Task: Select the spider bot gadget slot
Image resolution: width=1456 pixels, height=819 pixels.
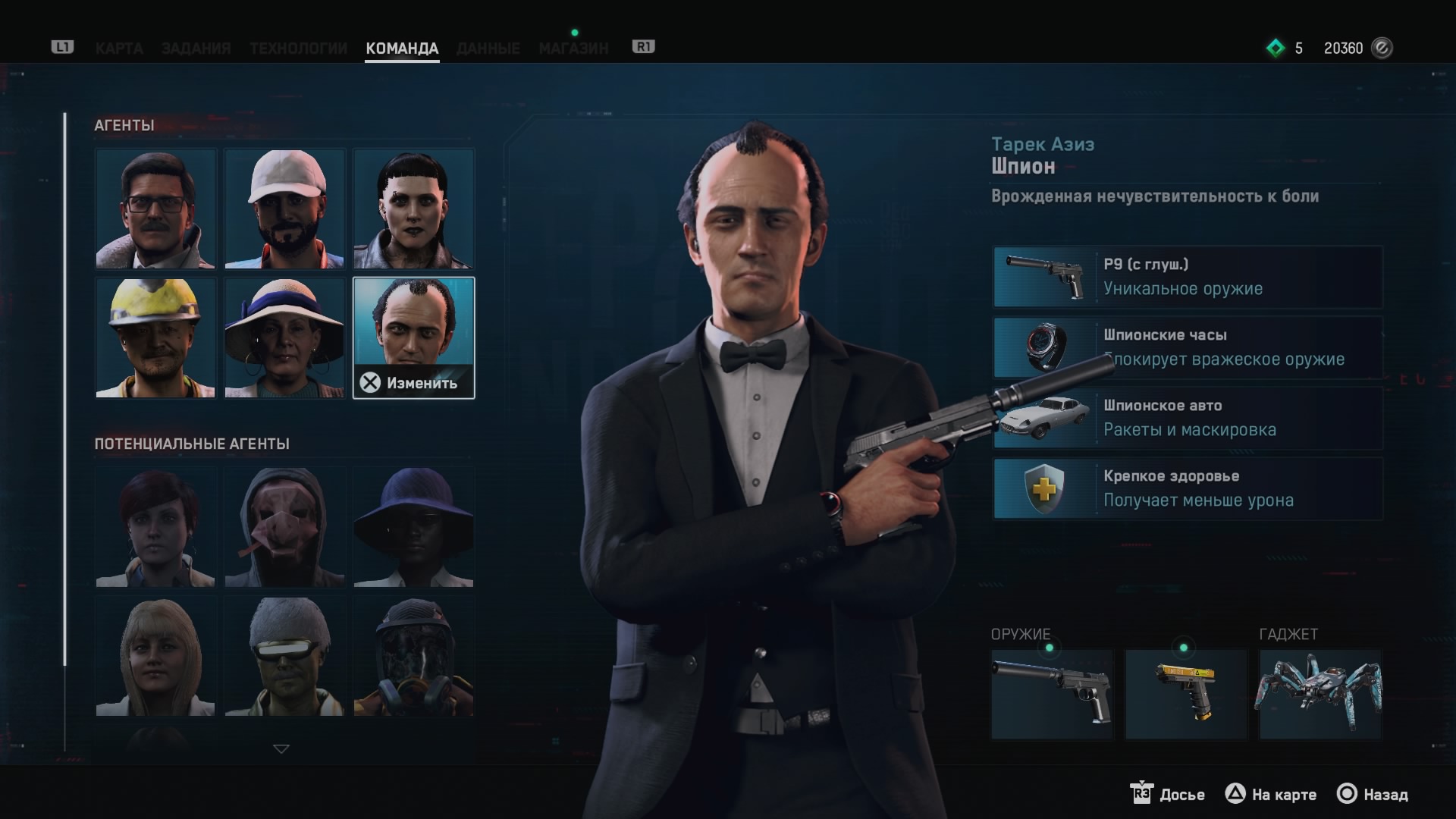Action: (x=1320, y=694)
